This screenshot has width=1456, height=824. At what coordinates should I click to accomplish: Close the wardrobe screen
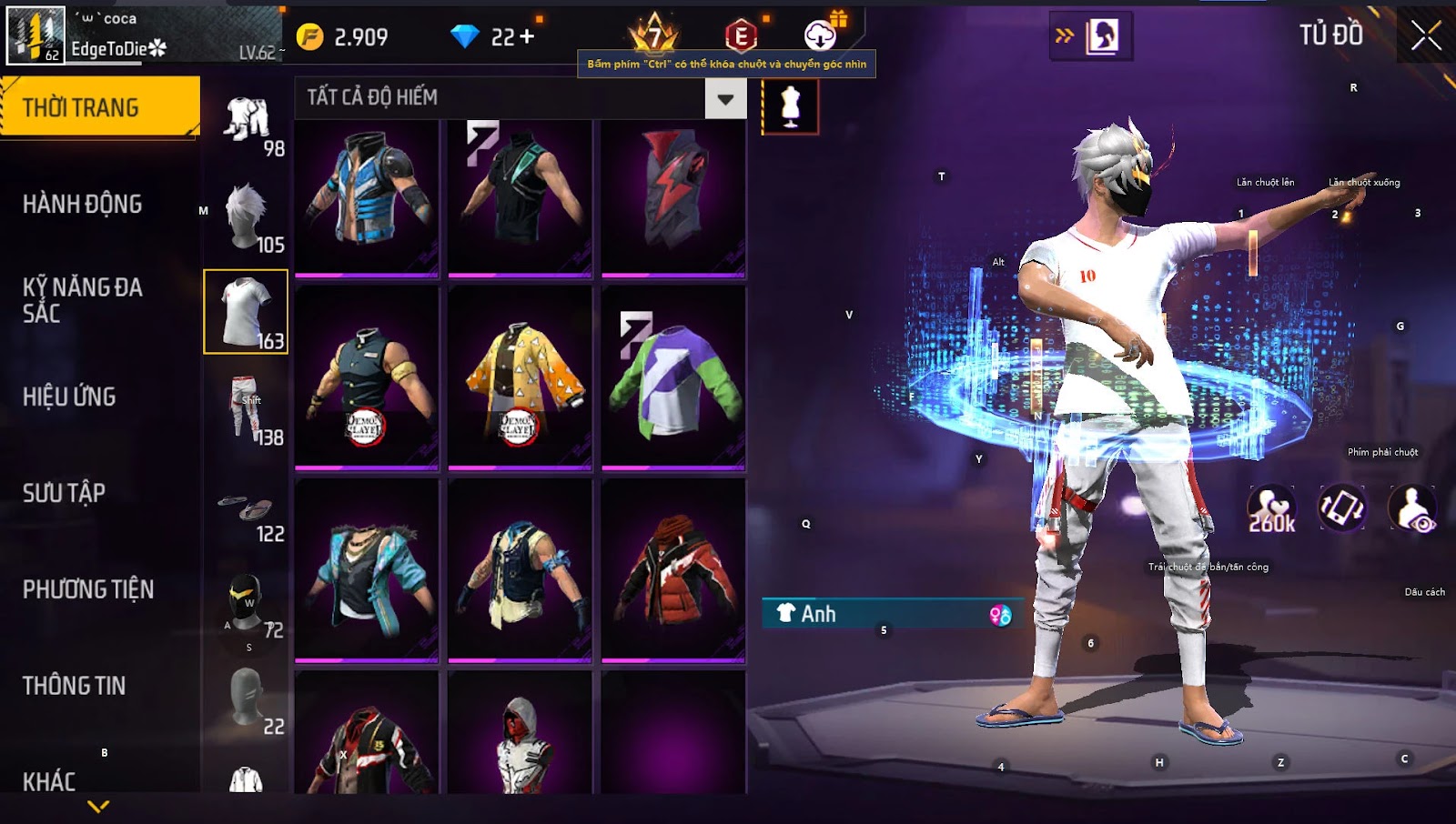click(x=1426, y=36)
